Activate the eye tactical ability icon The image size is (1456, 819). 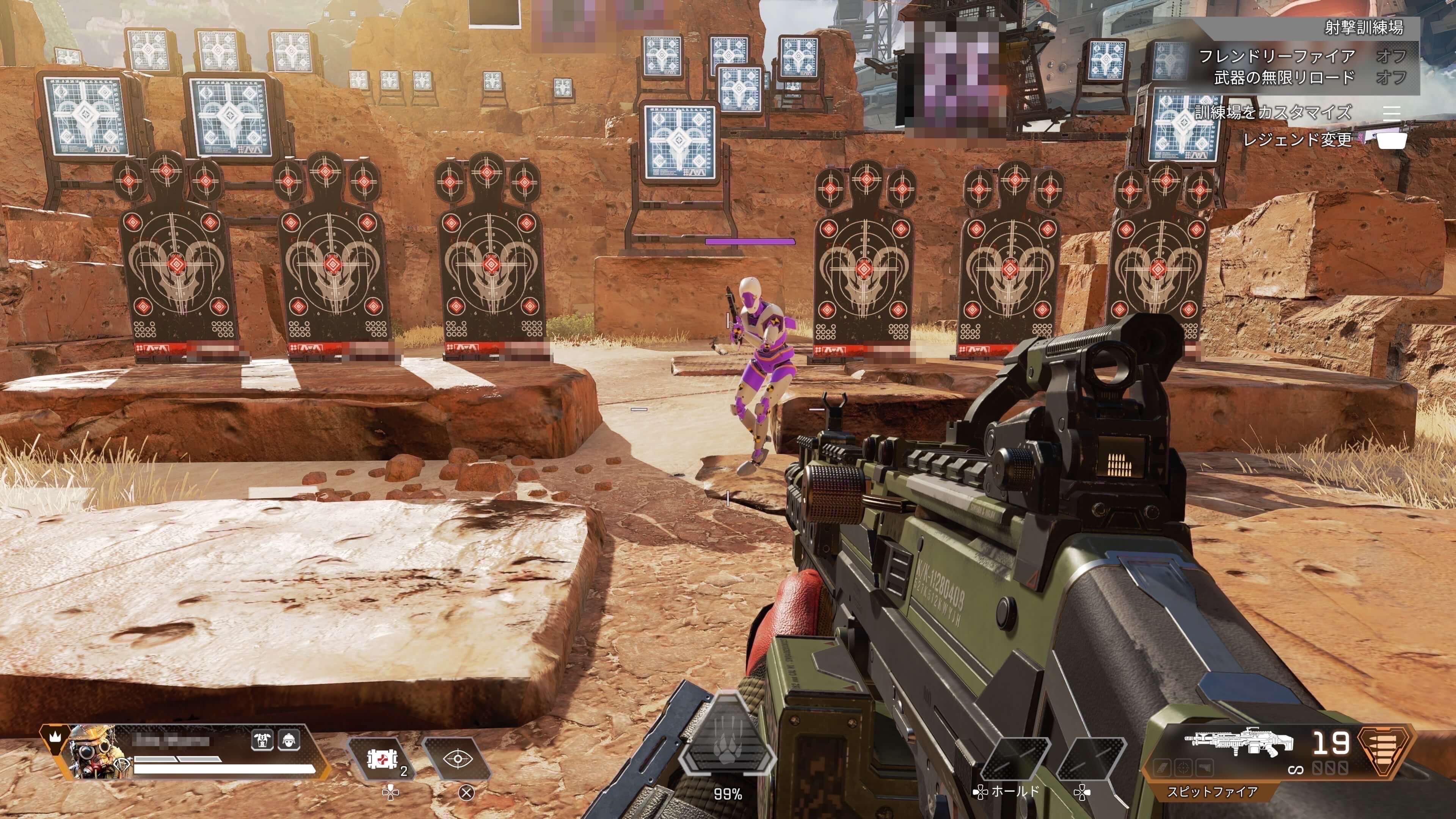457,758
